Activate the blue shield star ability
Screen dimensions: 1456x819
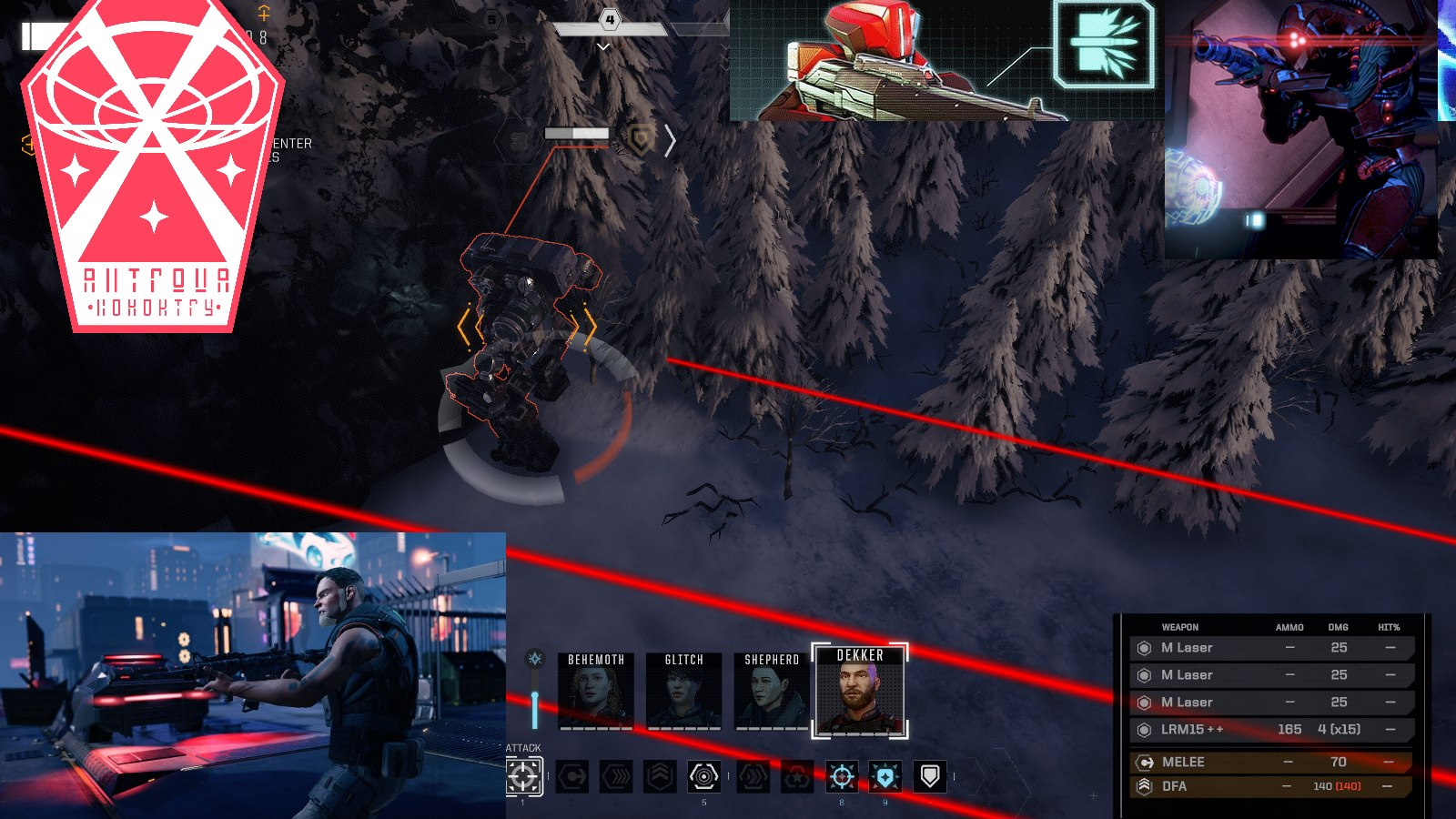(885, 776)
